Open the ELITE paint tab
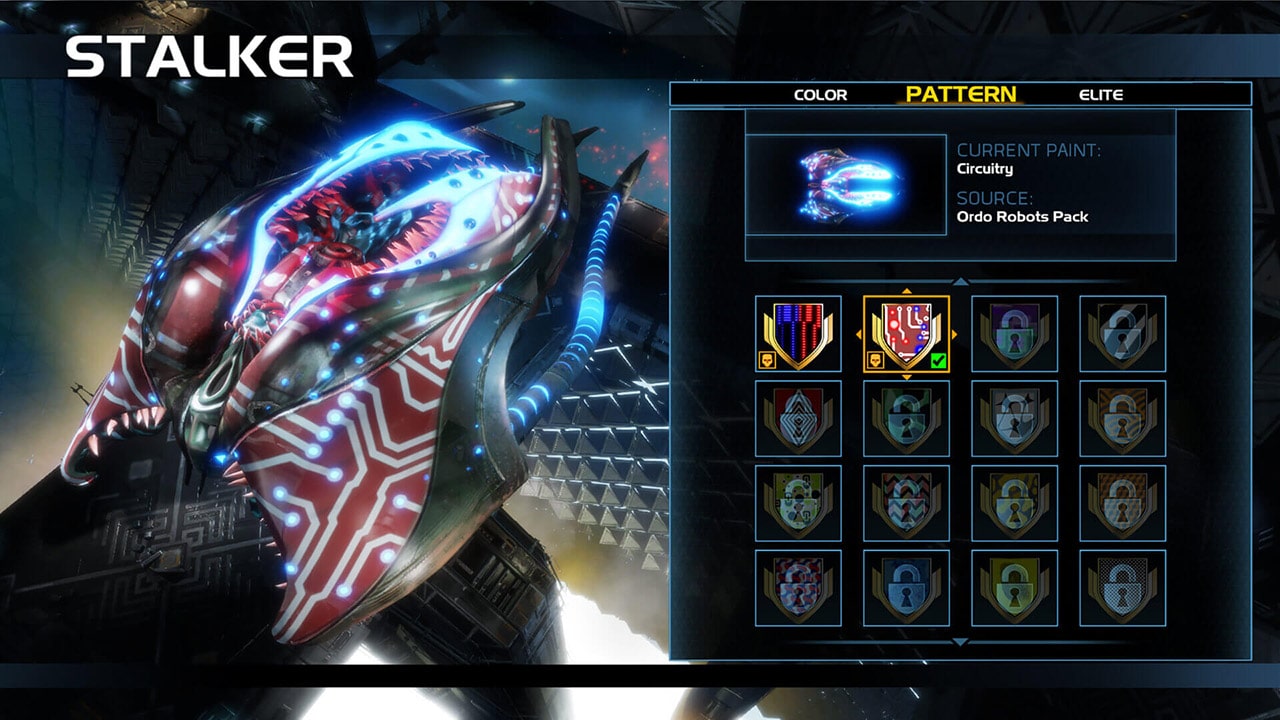The height and width of the screenshot is (720, 1280). click(1101, 95)
